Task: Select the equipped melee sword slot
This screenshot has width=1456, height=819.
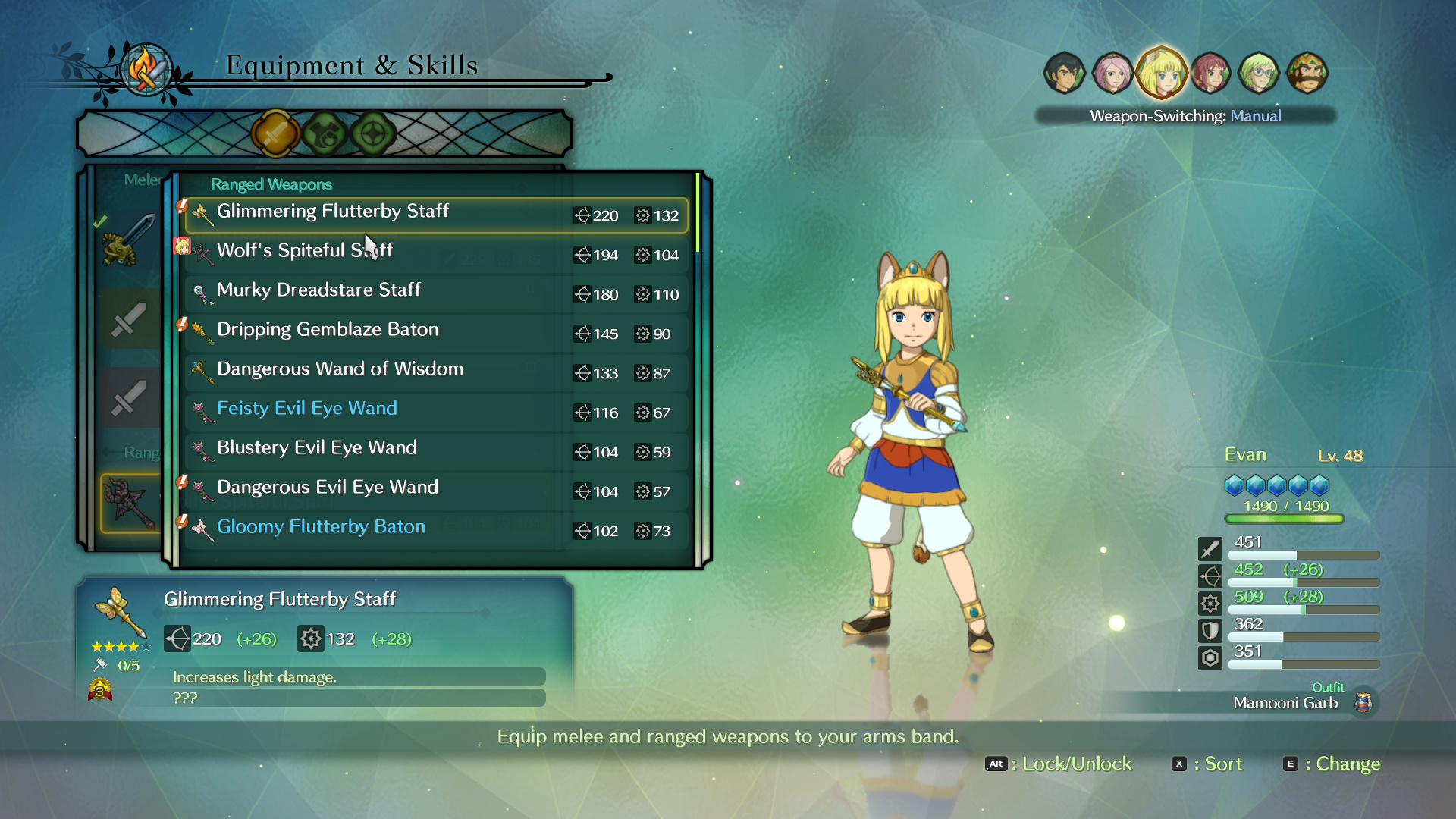Action: coord(128,240)
